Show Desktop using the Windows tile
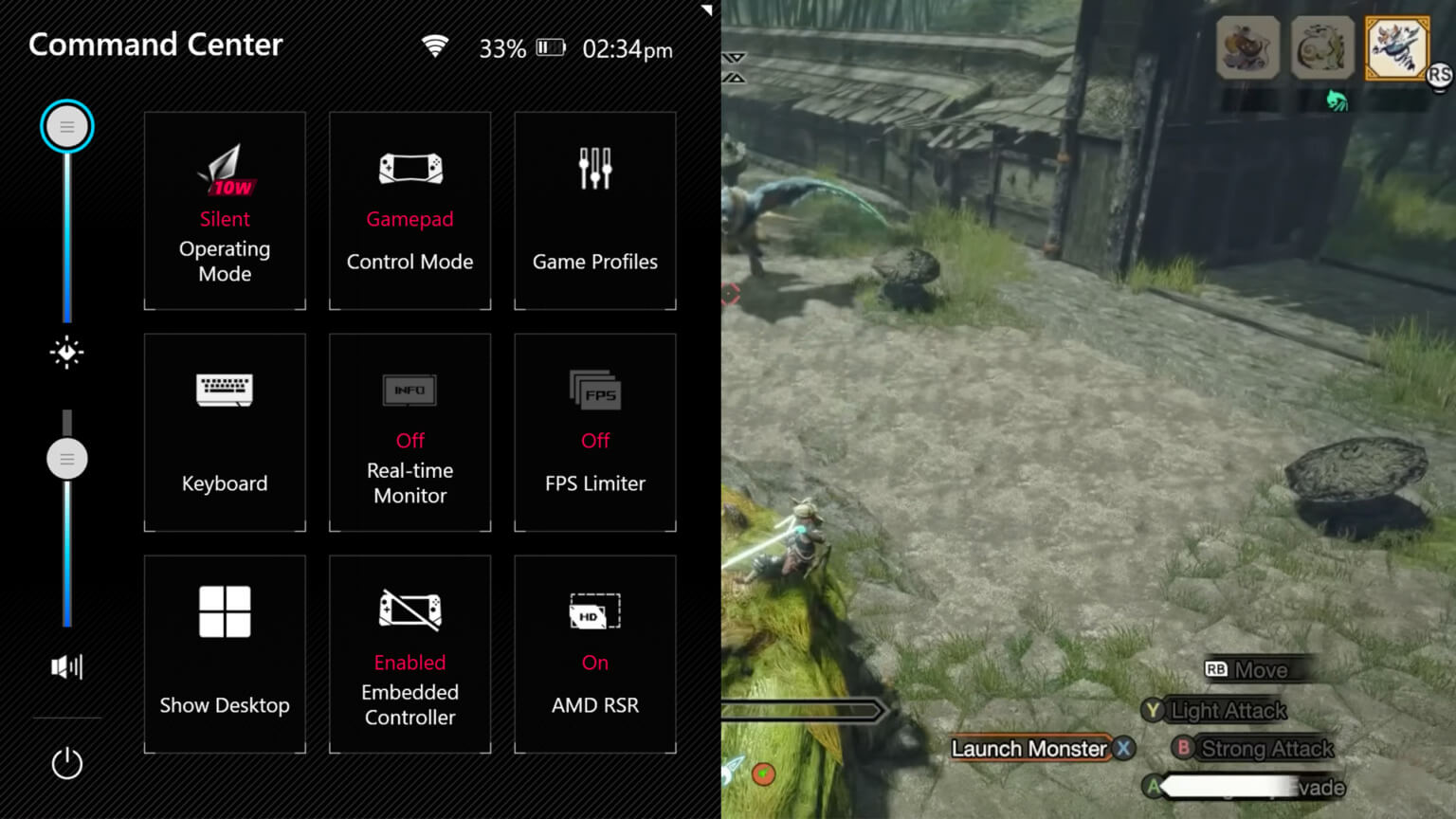 225,654
